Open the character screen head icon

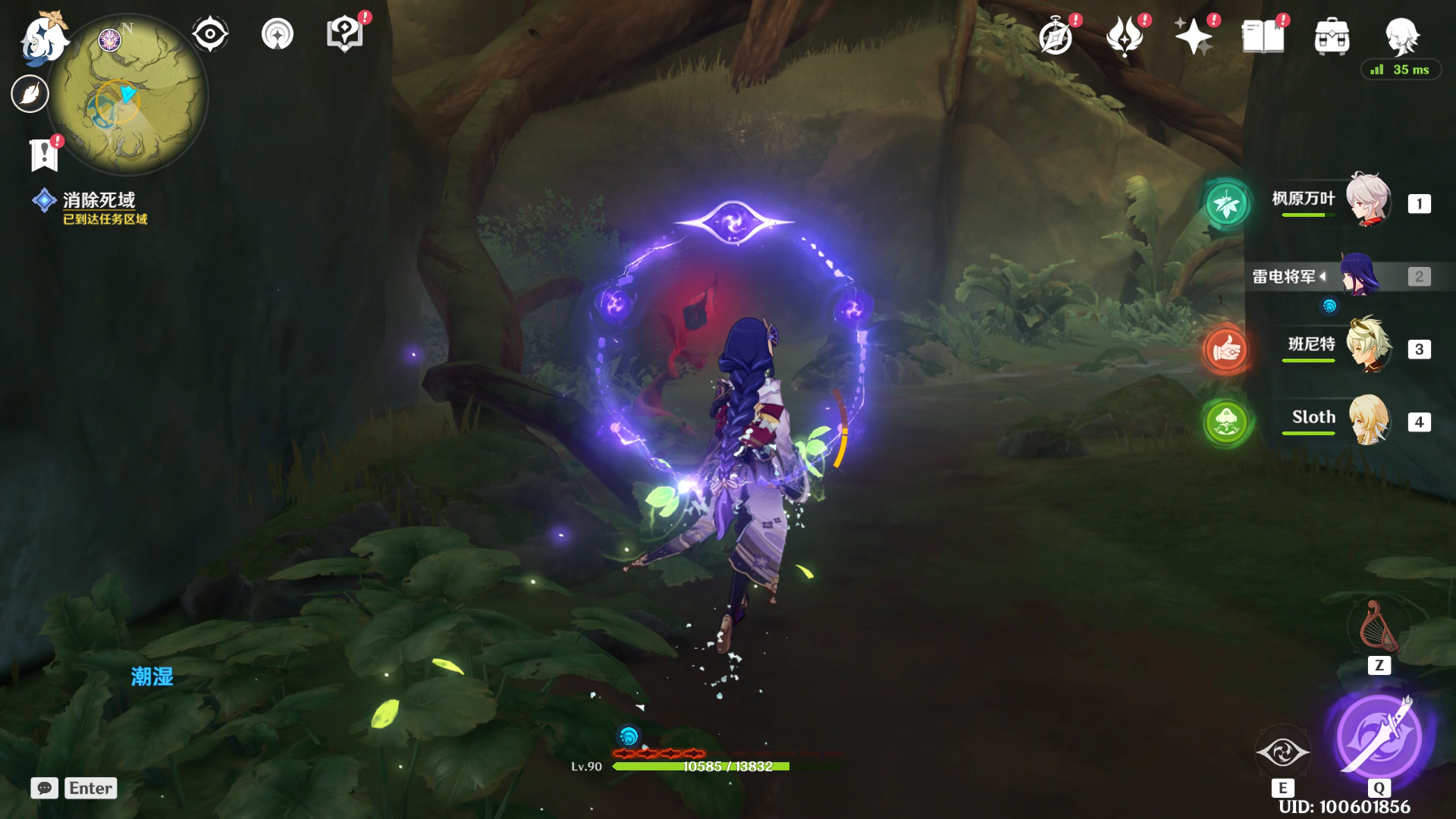pos(1401,35)
